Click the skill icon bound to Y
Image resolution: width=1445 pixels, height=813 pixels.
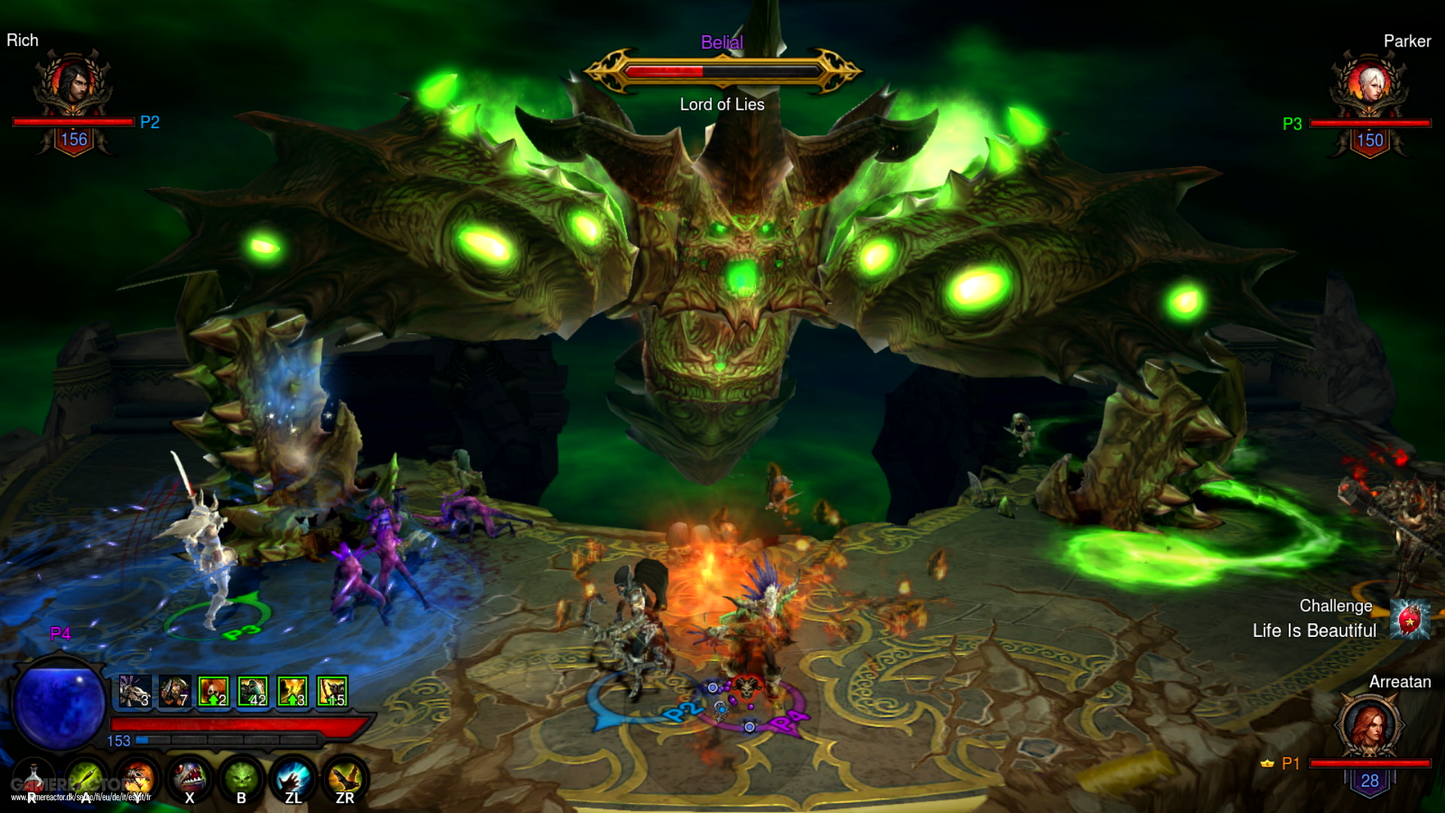136,777
